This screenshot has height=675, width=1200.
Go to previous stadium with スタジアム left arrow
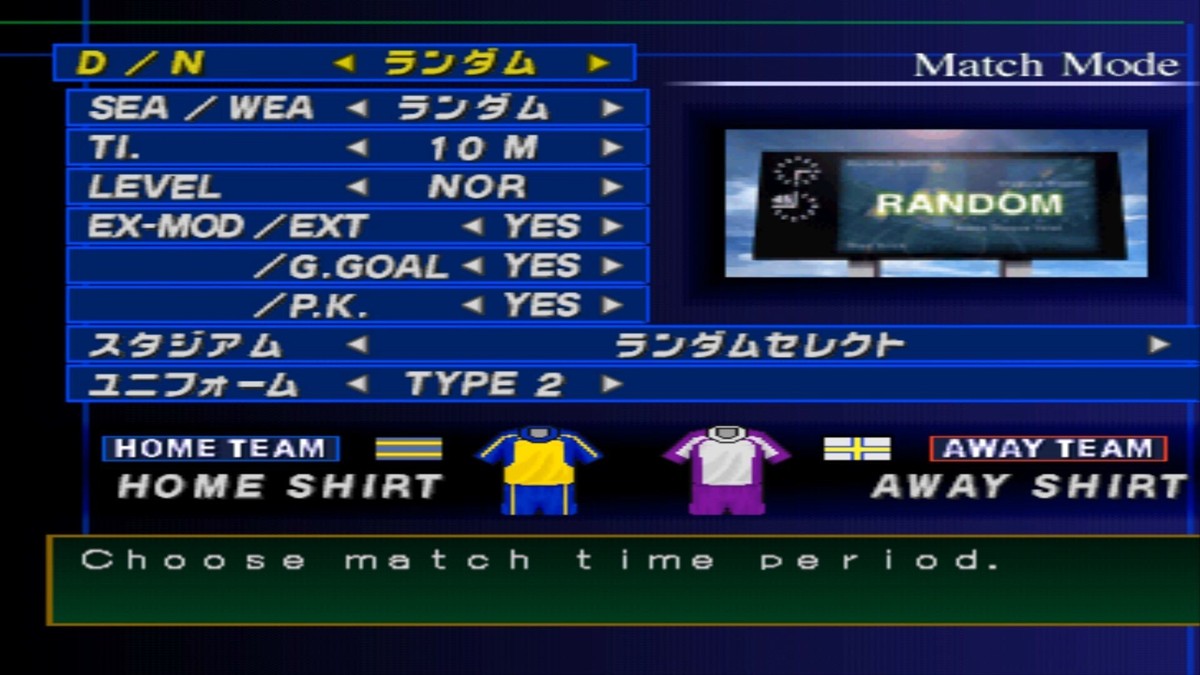(x=357, y=345)
